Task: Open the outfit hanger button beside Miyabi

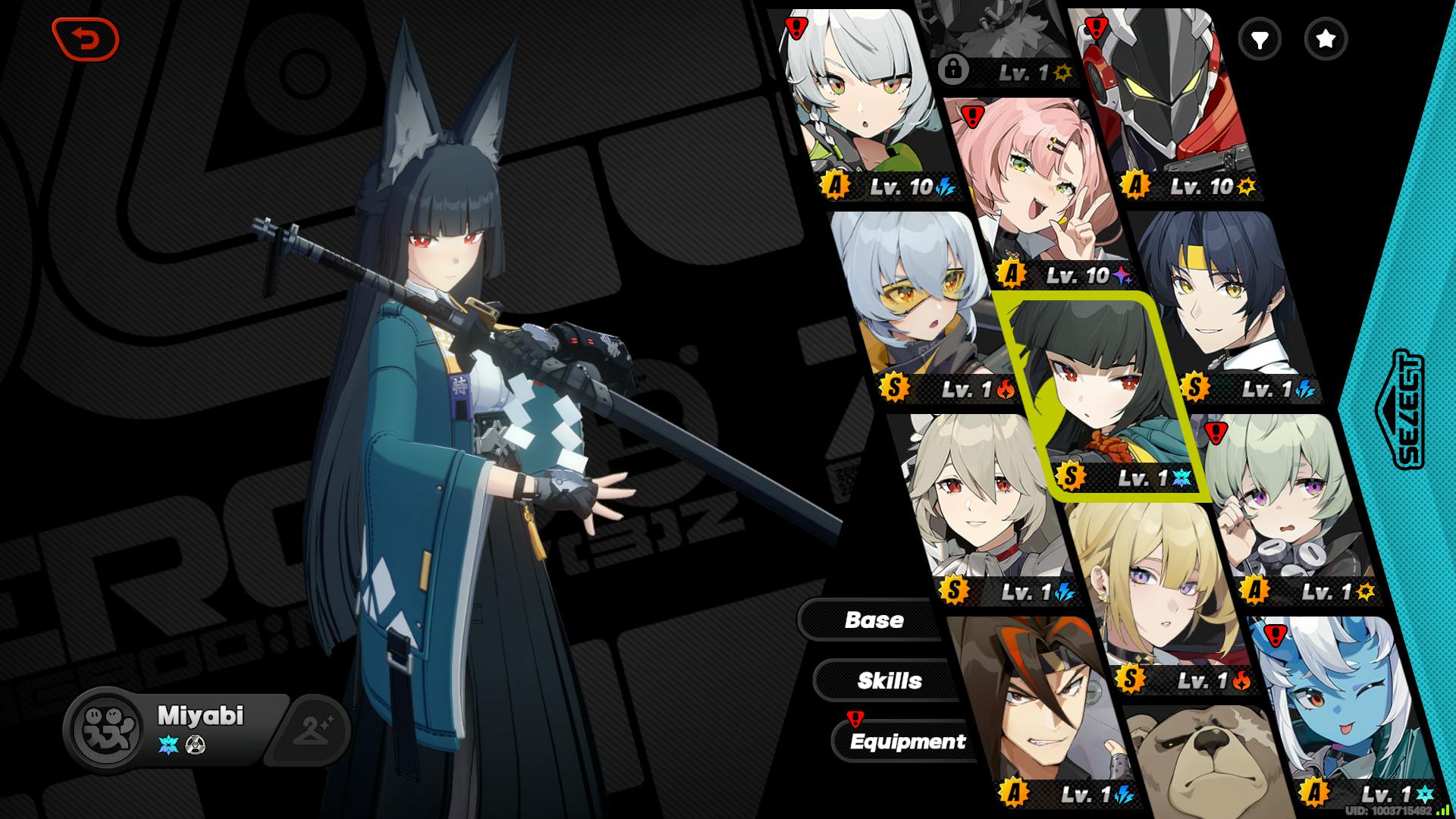Action: point(311,730)
